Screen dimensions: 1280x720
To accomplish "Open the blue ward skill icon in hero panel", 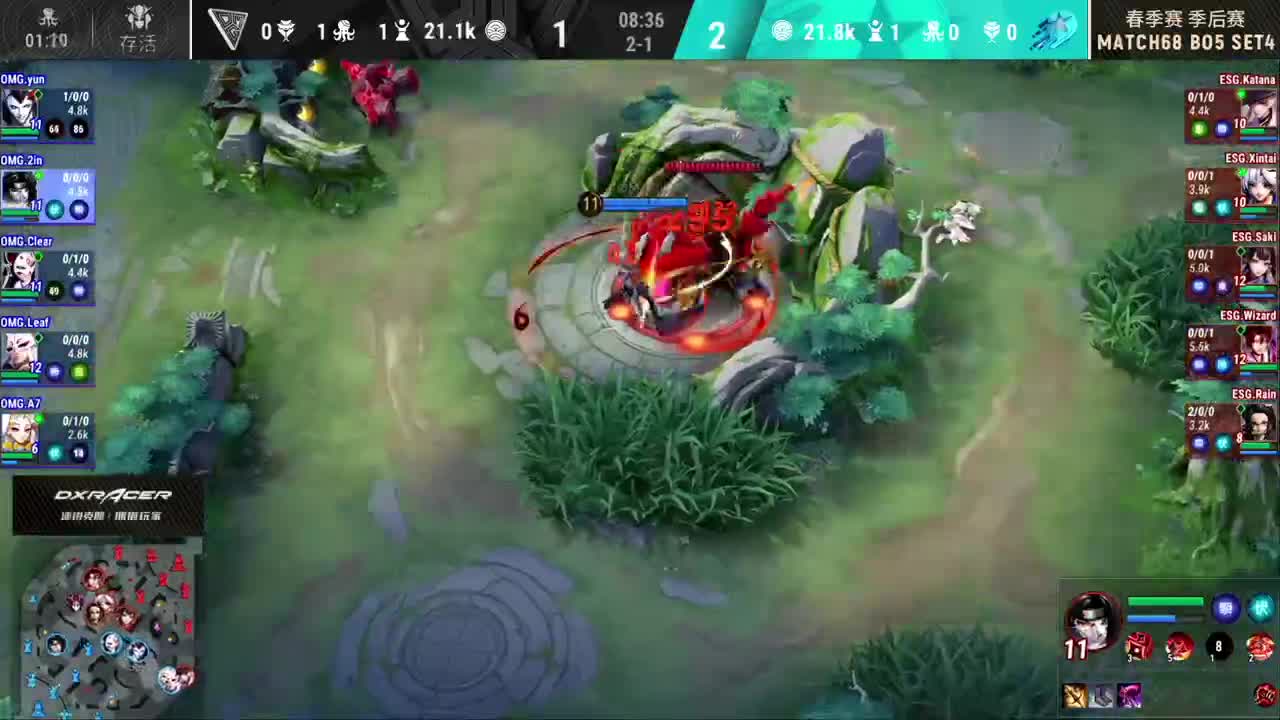I will pyautogui.click(x=1225, y=608).
